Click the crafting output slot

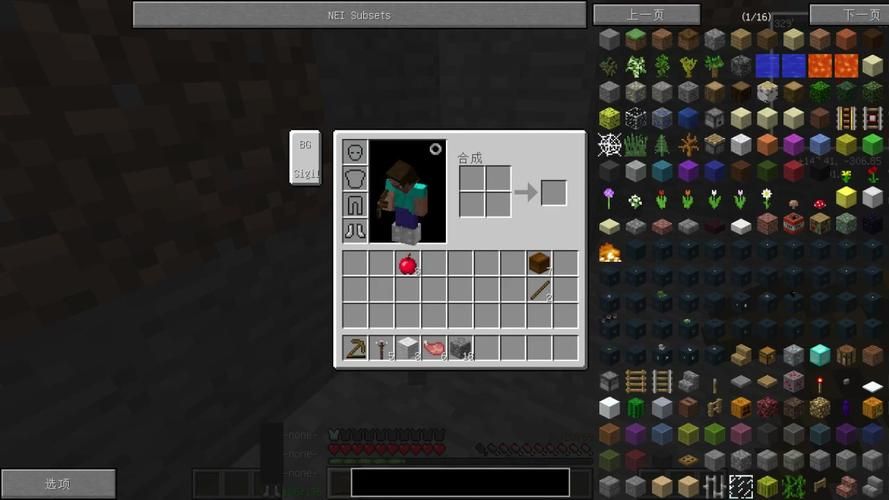click(553, 192)
